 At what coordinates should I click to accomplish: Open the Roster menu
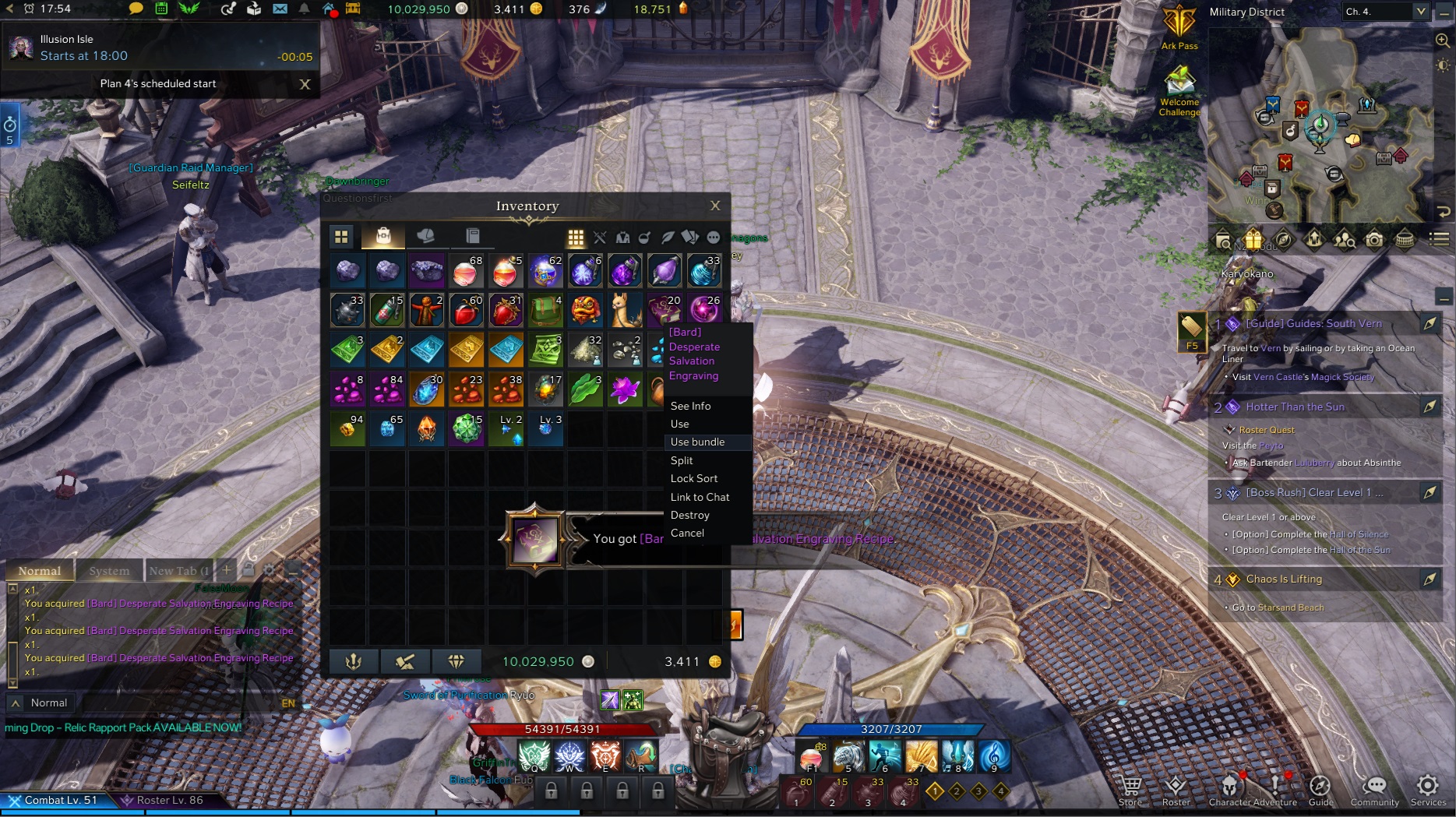point(1175,790)
